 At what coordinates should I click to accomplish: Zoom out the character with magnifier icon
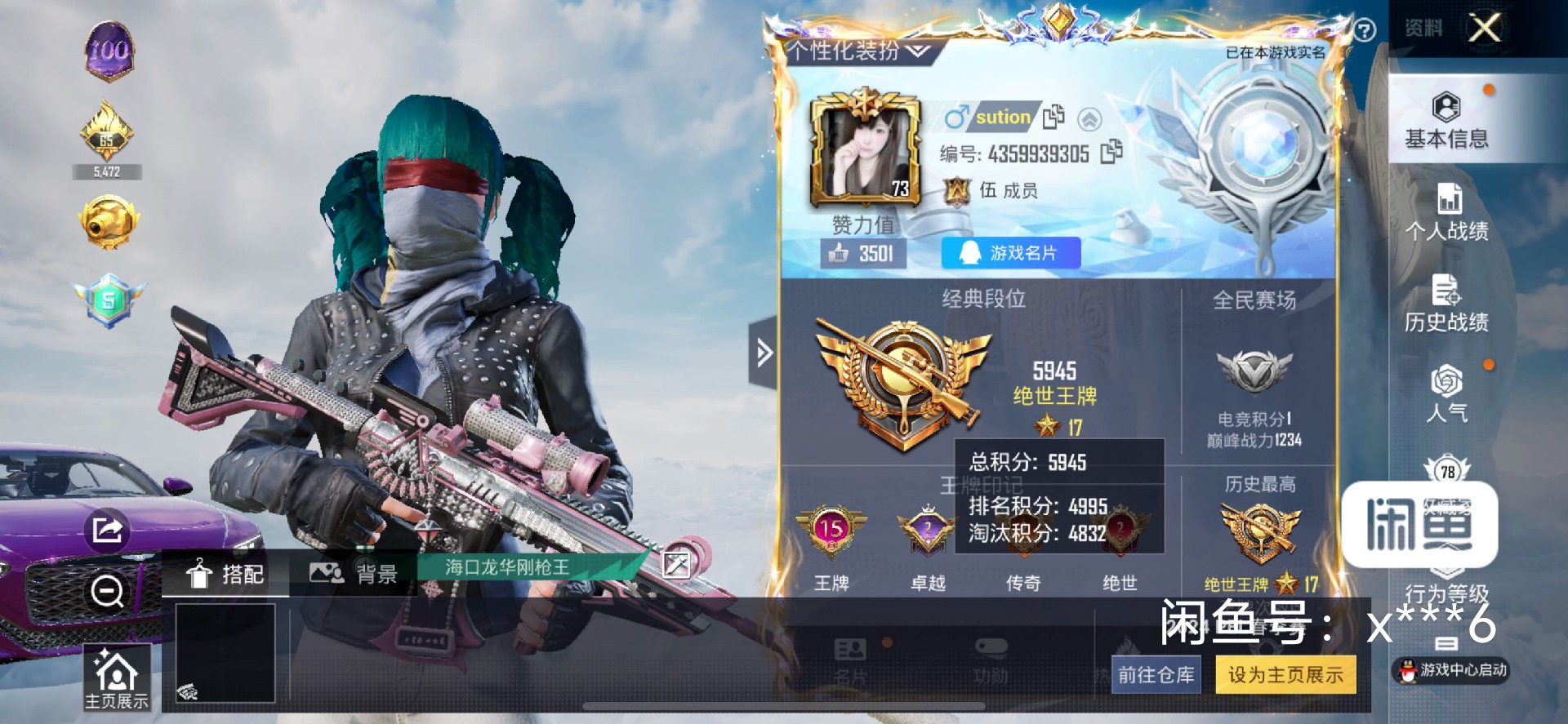click(x=107, y=591)
